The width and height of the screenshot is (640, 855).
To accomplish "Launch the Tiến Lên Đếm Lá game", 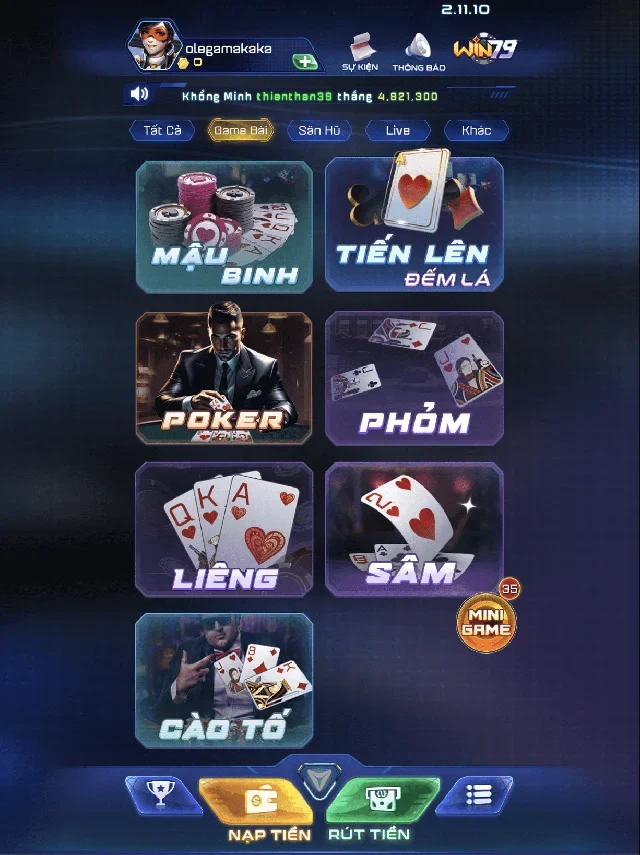I will point(414,226).
